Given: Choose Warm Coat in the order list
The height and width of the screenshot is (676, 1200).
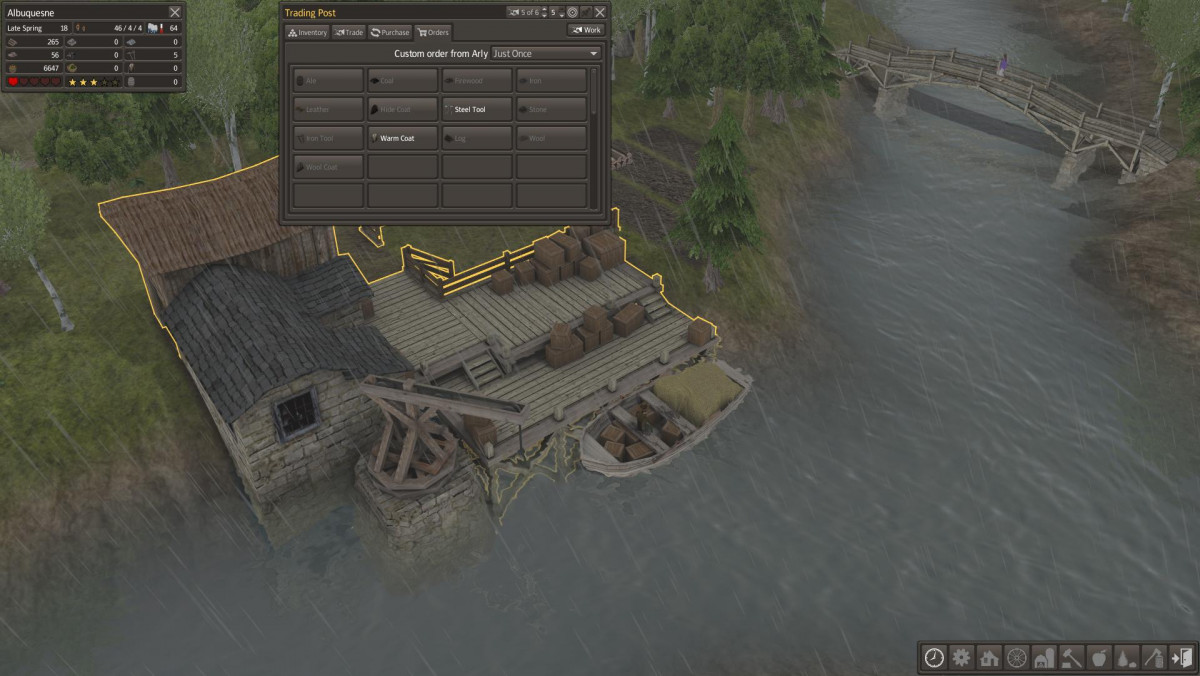Looking at the screenshot, I should 403,138.
